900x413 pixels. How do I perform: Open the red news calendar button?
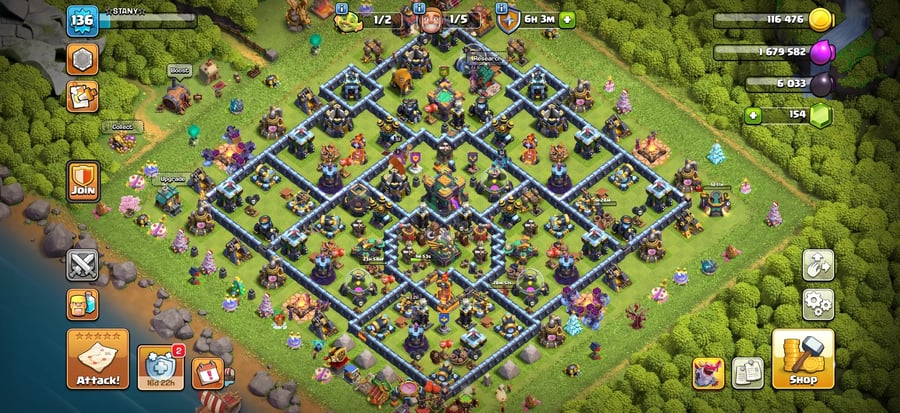tap(207, 371)
